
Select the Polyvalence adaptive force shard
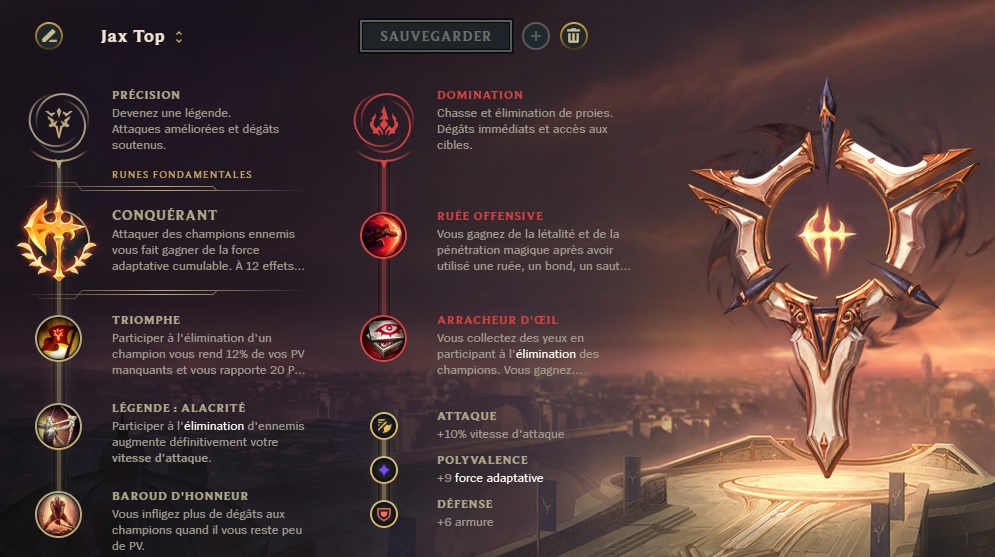coord(383,469)
